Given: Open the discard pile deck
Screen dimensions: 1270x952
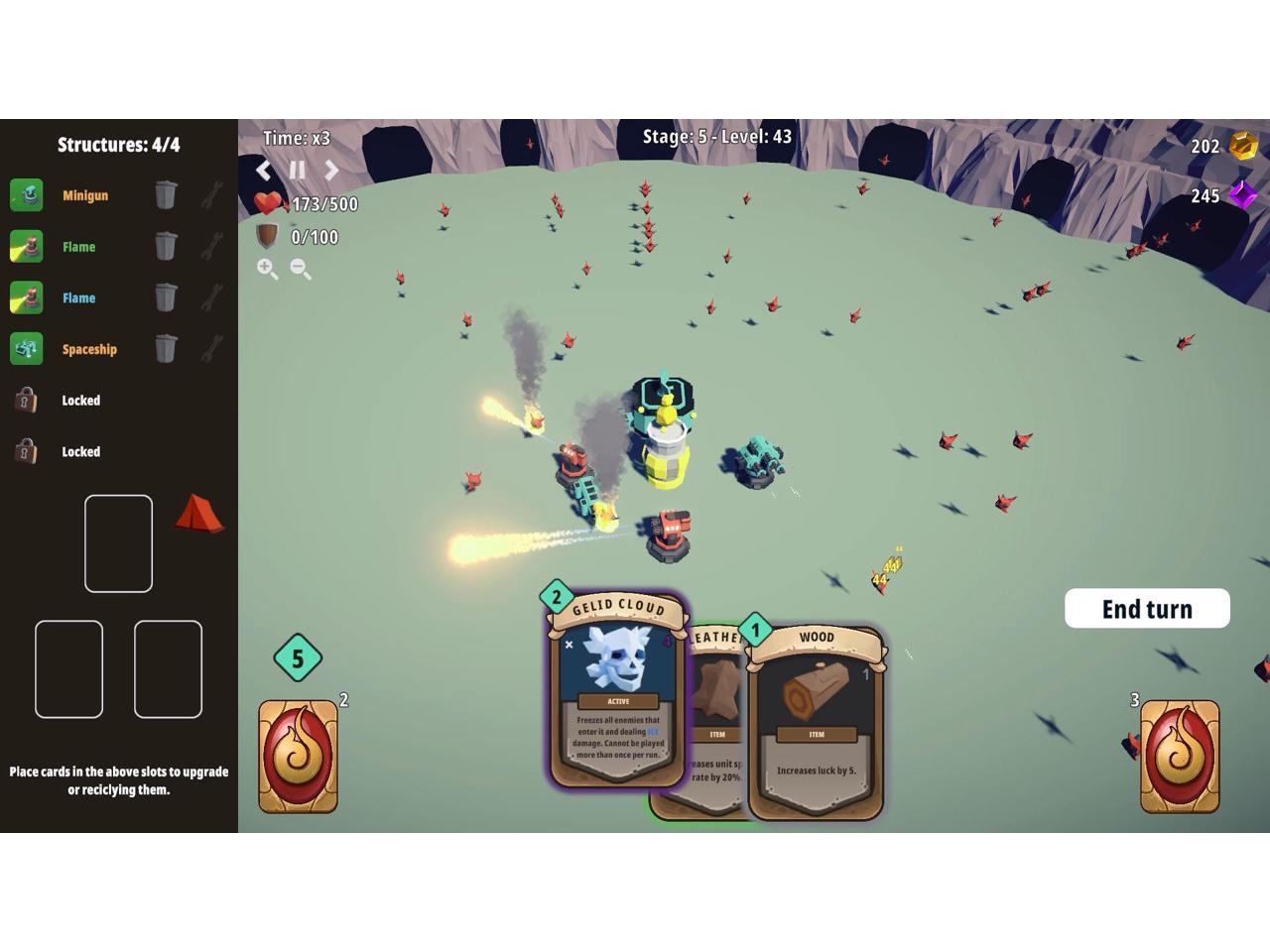Looking at the screenshot, I should click(1180, 757).
